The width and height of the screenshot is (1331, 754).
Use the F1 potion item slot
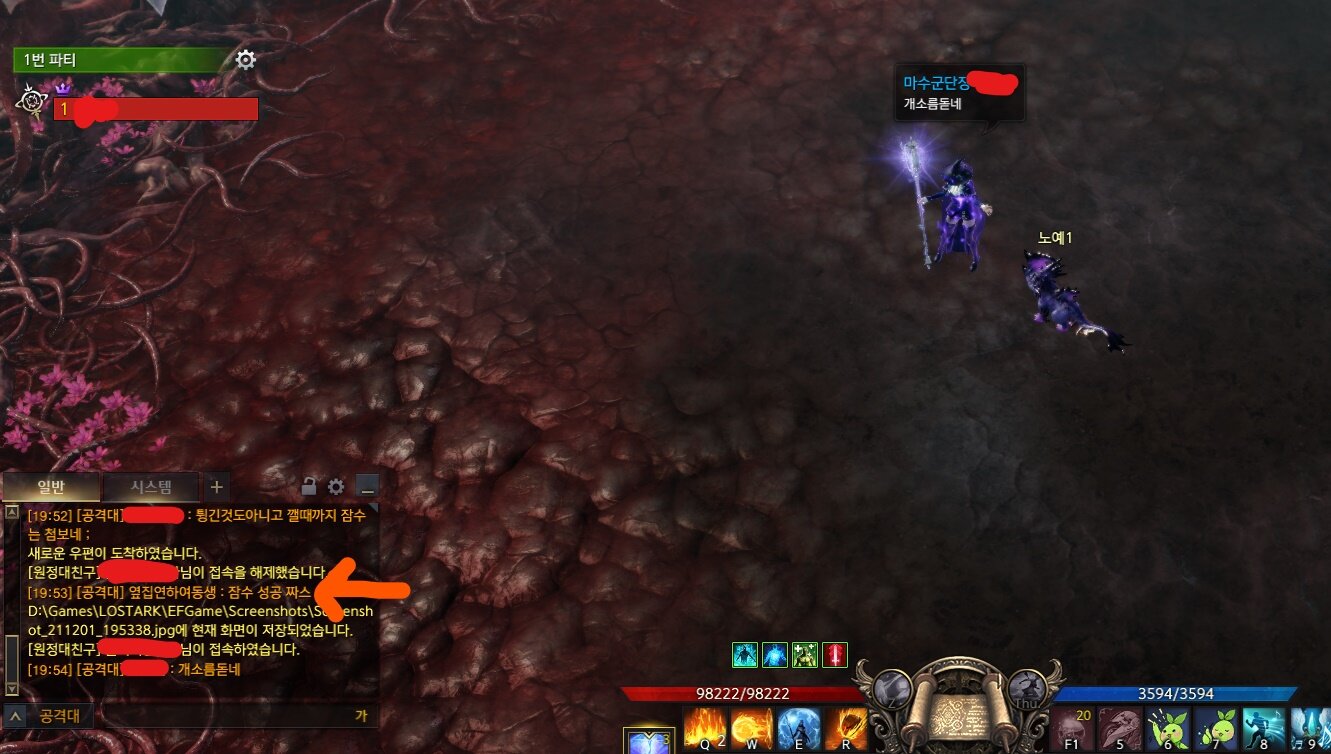[1073, 729]
